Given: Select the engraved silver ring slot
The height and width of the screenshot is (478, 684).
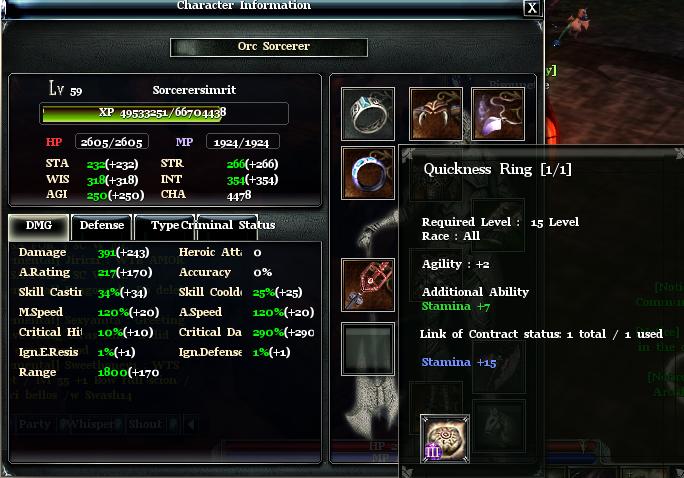Looking at the screenshot, I should point(368,114).
